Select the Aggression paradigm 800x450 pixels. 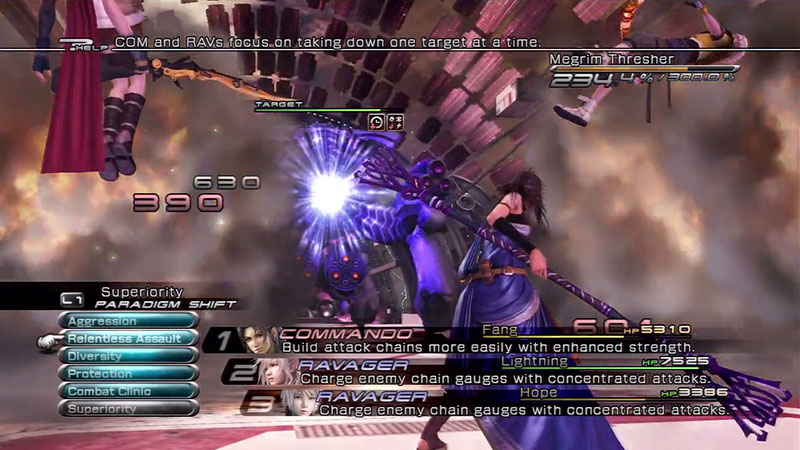[128, 321]
